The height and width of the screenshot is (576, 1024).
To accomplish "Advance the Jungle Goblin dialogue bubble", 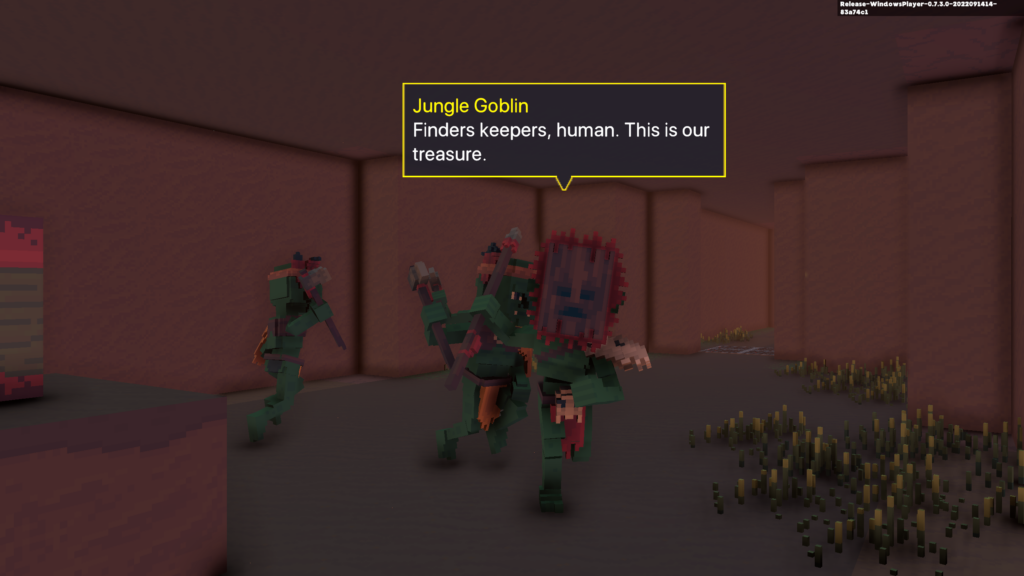I will [x=563, y=131].
